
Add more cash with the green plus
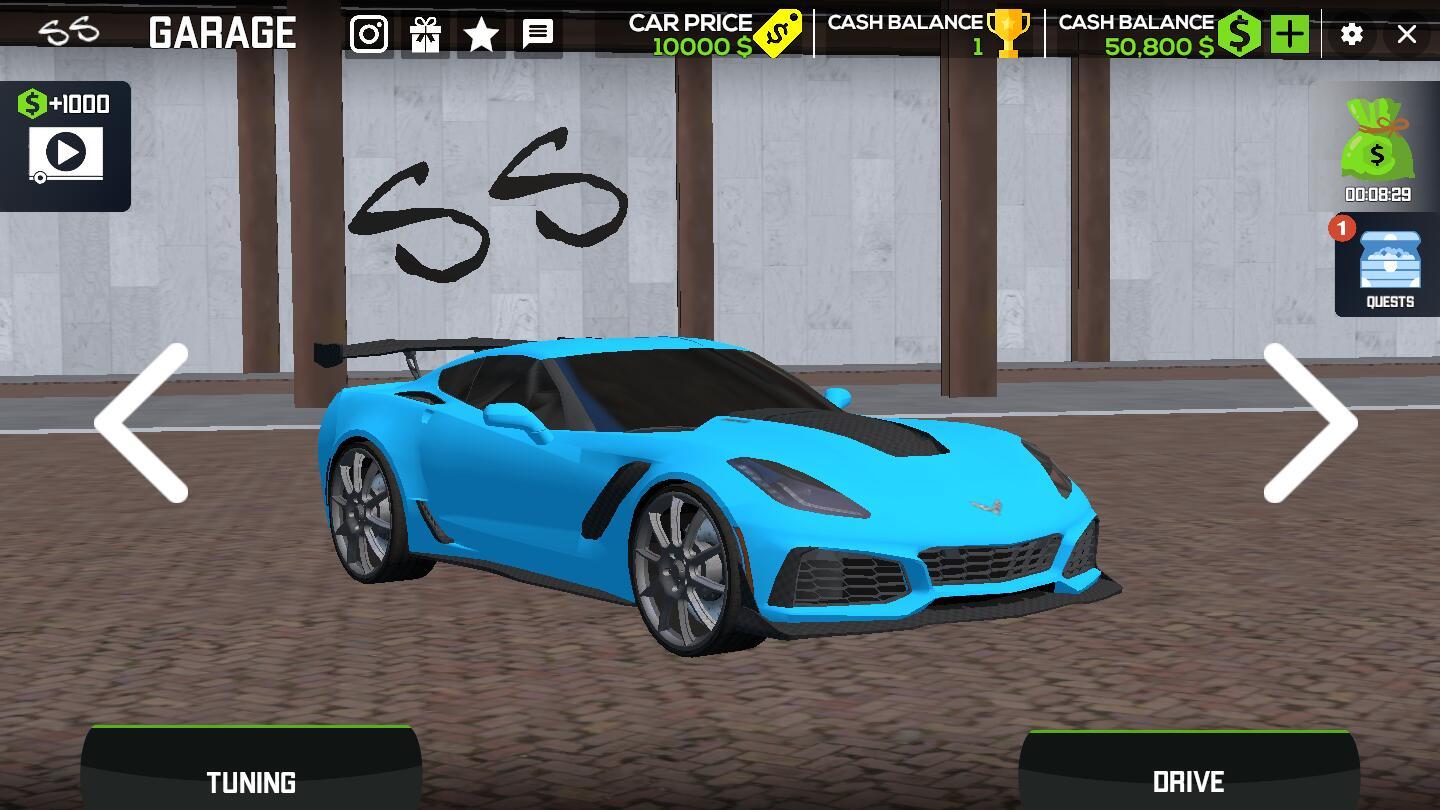click(1290, 35)
